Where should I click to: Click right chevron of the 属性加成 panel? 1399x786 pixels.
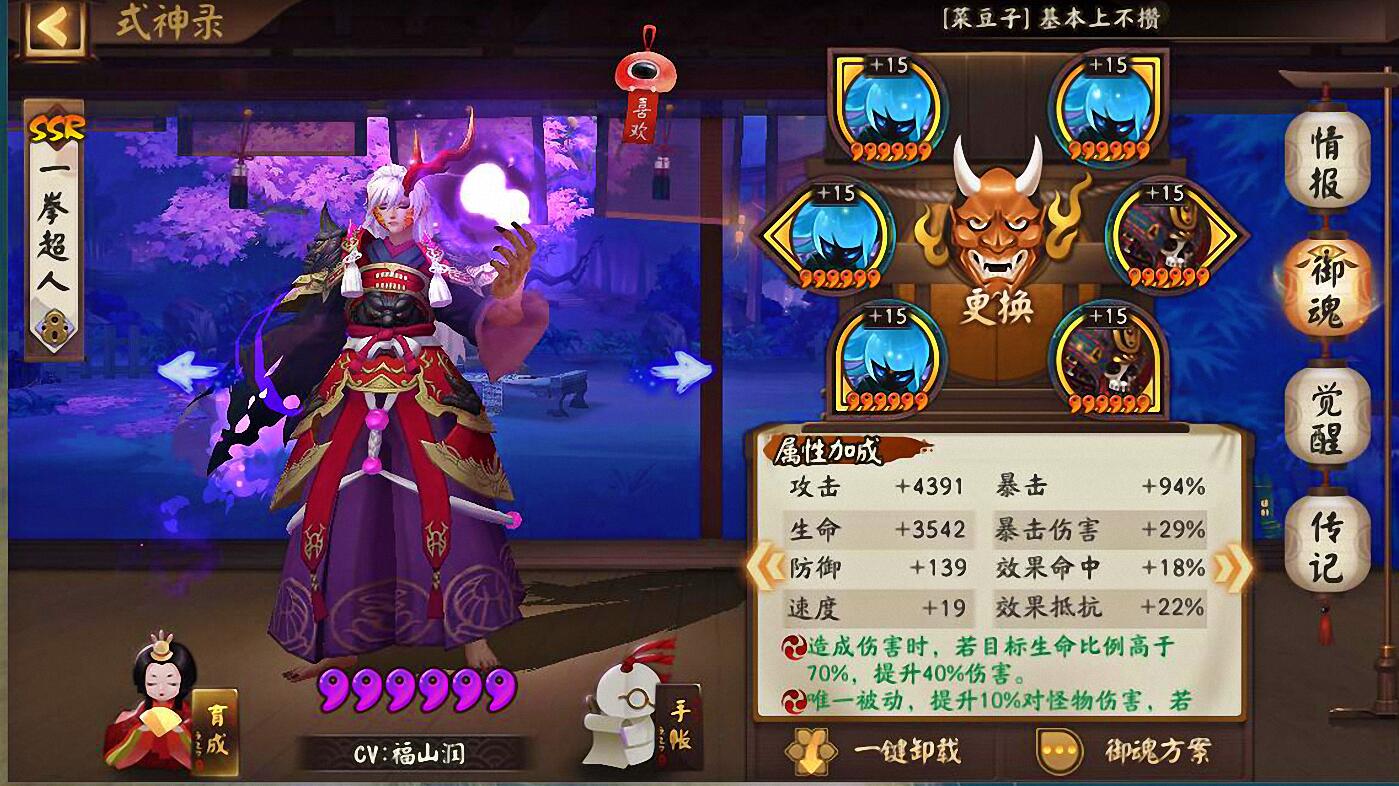click(1229, 565)
